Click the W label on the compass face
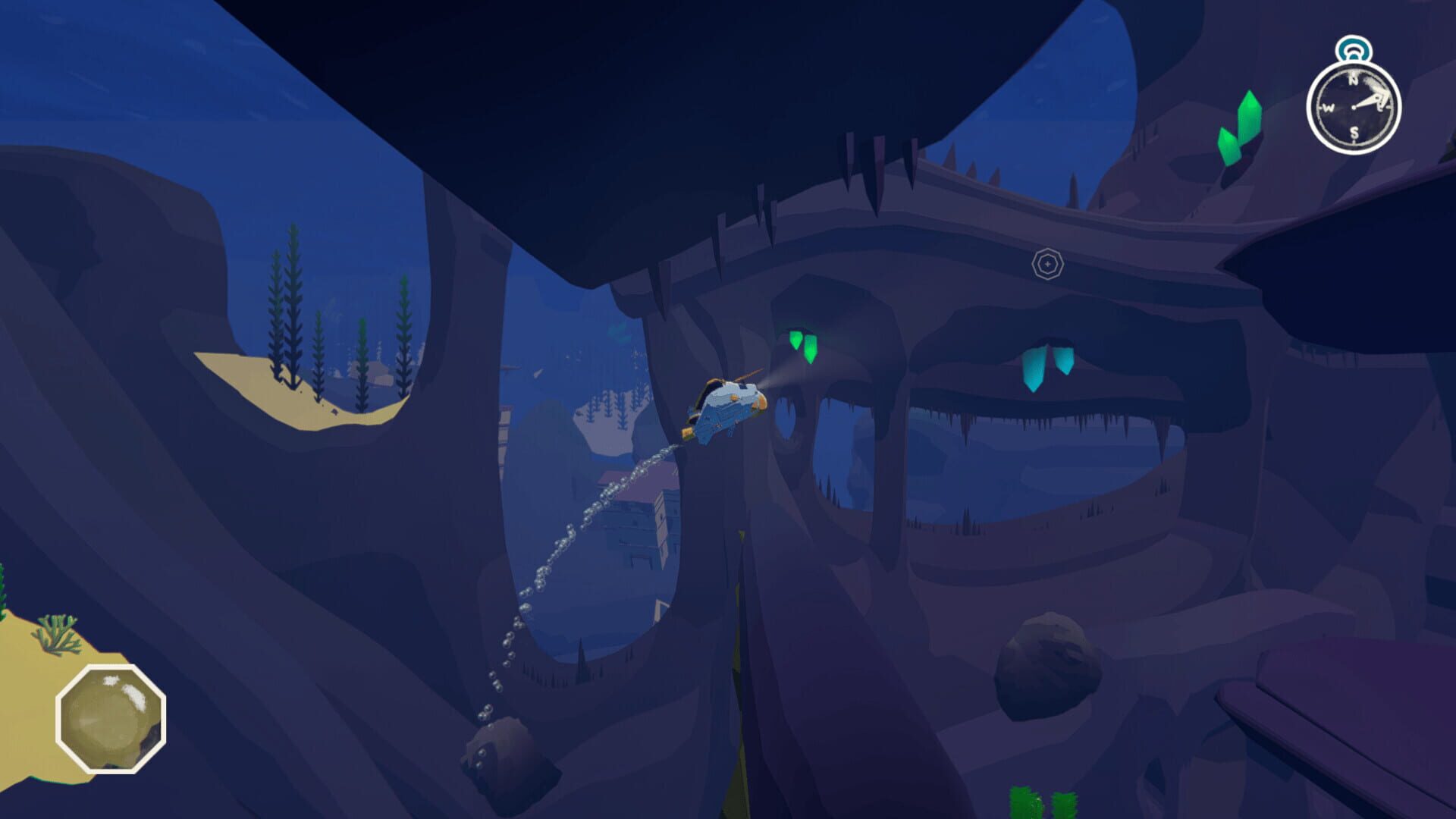 (1329, 107)
